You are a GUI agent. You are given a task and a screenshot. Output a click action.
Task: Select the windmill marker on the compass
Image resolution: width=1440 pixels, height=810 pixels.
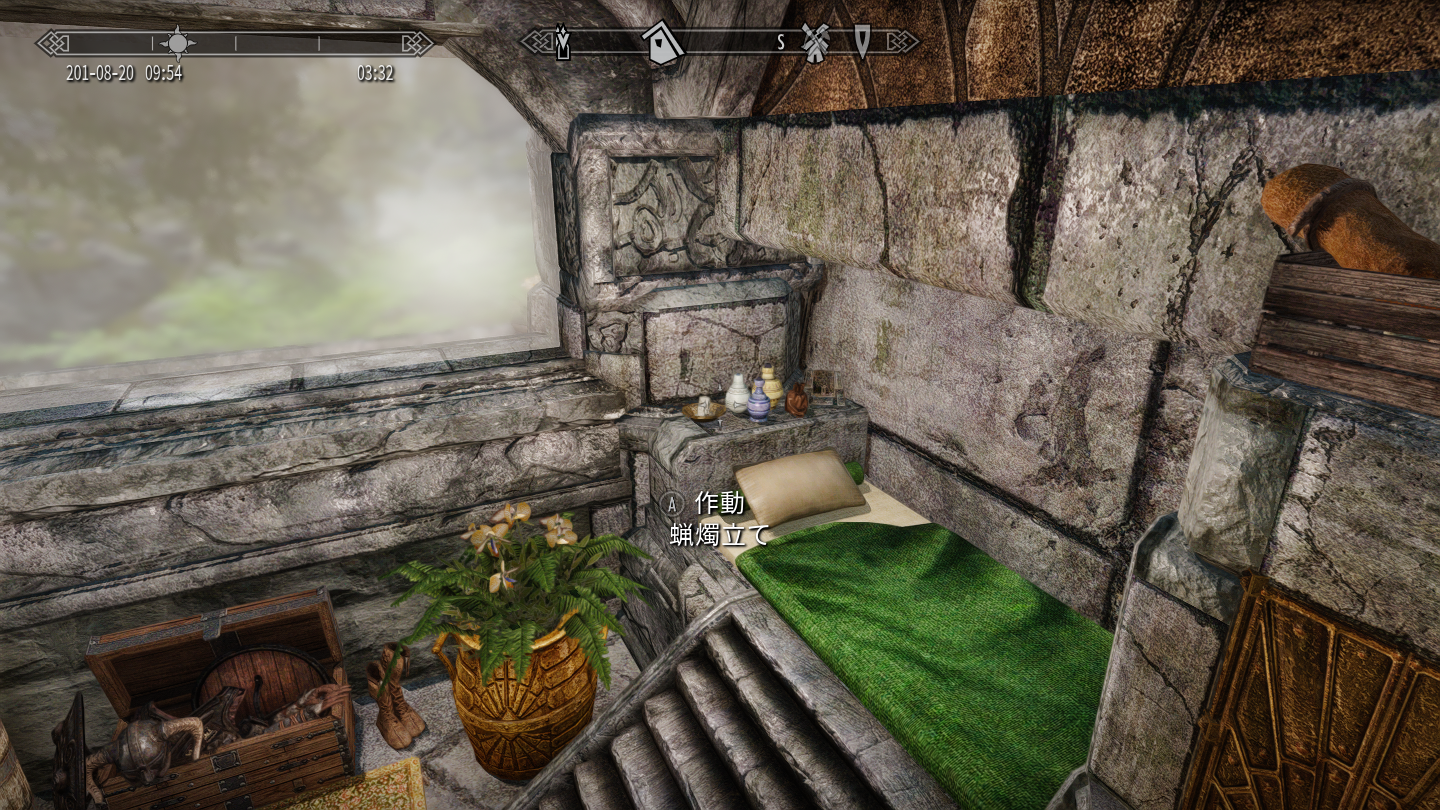pyautogui.click(x=815, y=43)
